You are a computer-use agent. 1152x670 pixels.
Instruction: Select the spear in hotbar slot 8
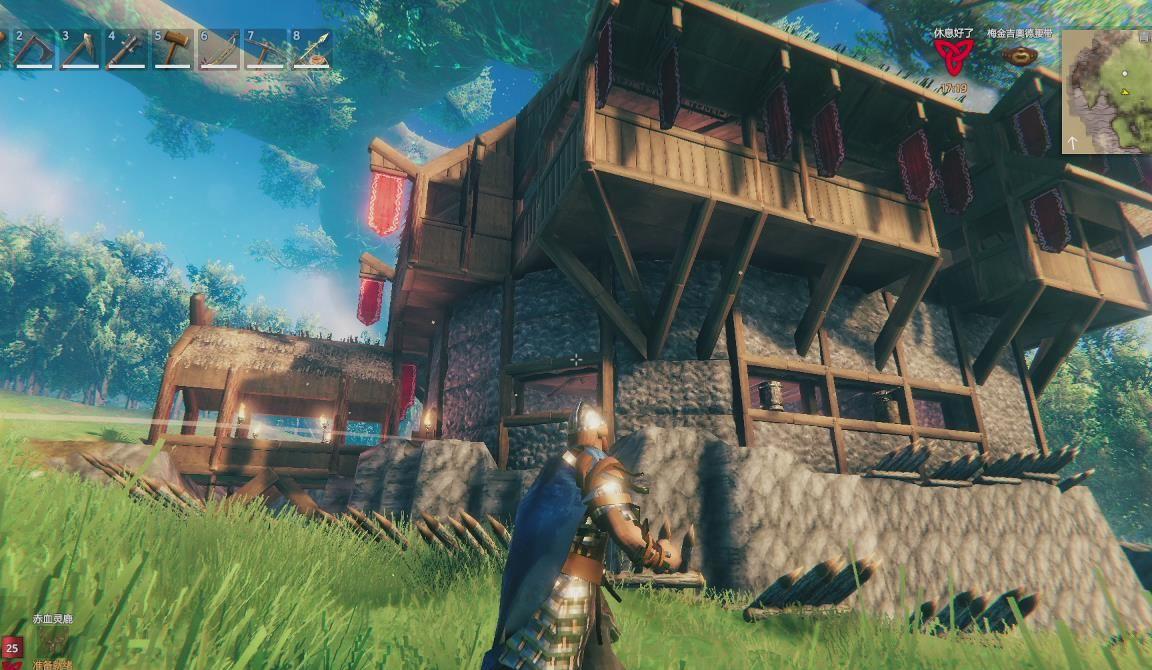pos(311,49)
